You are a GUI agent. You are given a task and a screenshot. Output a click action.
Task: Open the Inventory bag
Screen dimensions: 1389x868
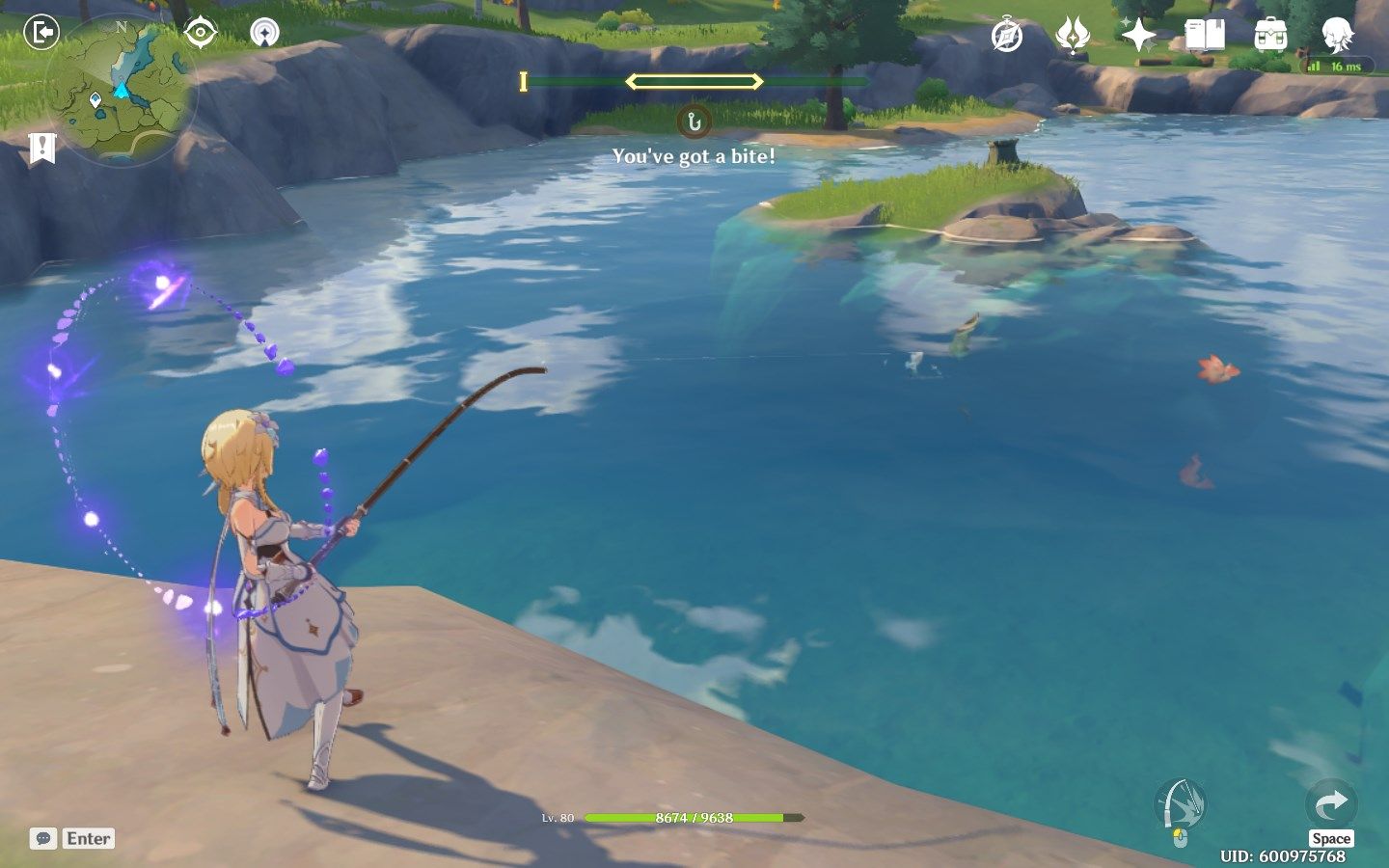coord(1271,35)
